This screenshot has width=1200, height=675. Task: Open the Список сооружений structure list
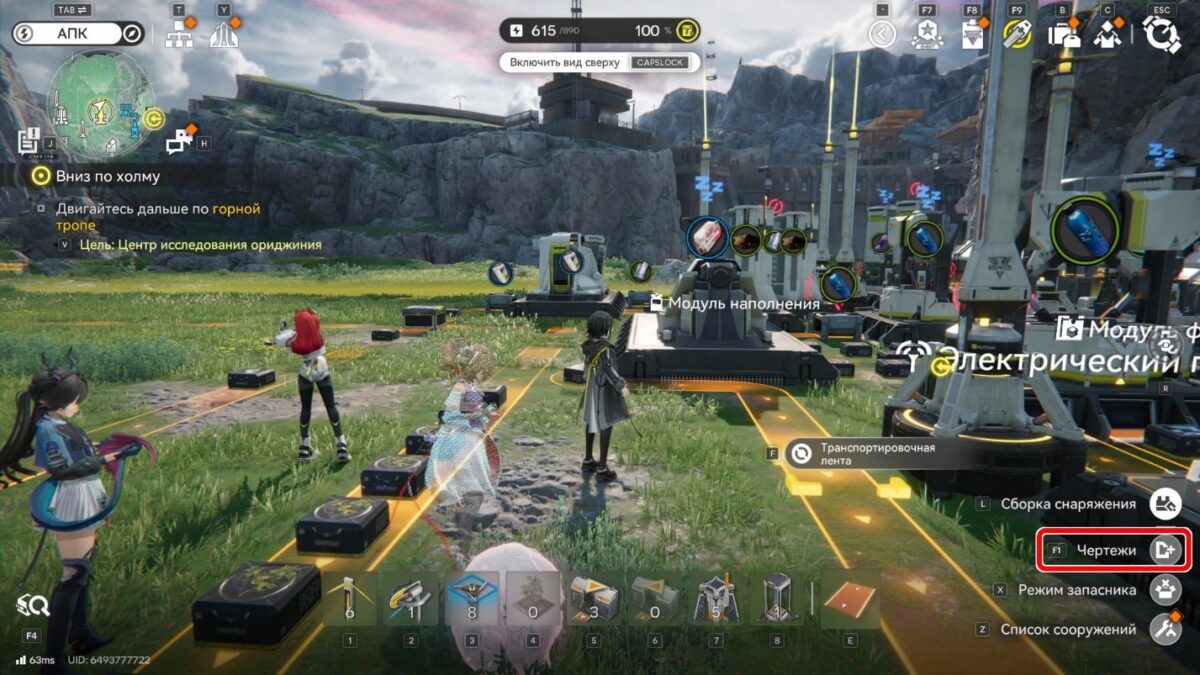[1165, 630]
